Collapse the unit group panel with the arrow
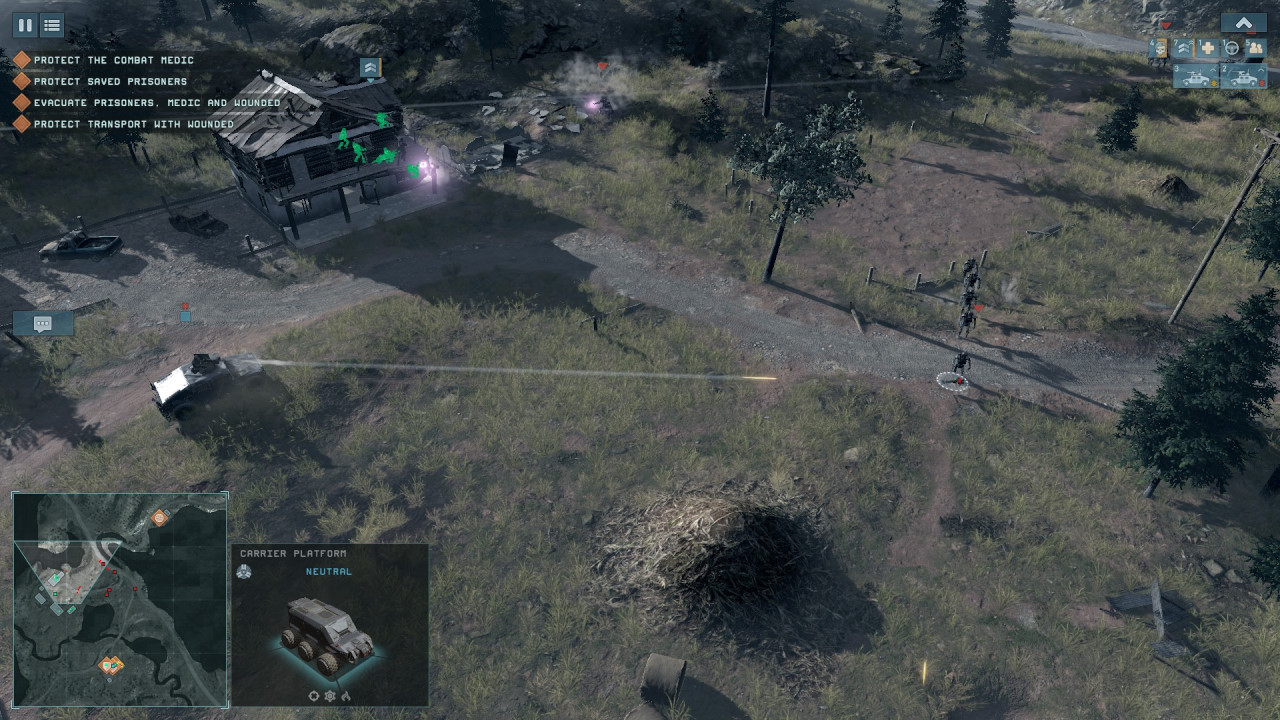This screenshot has width=1280, height=720. [1243, 23]
